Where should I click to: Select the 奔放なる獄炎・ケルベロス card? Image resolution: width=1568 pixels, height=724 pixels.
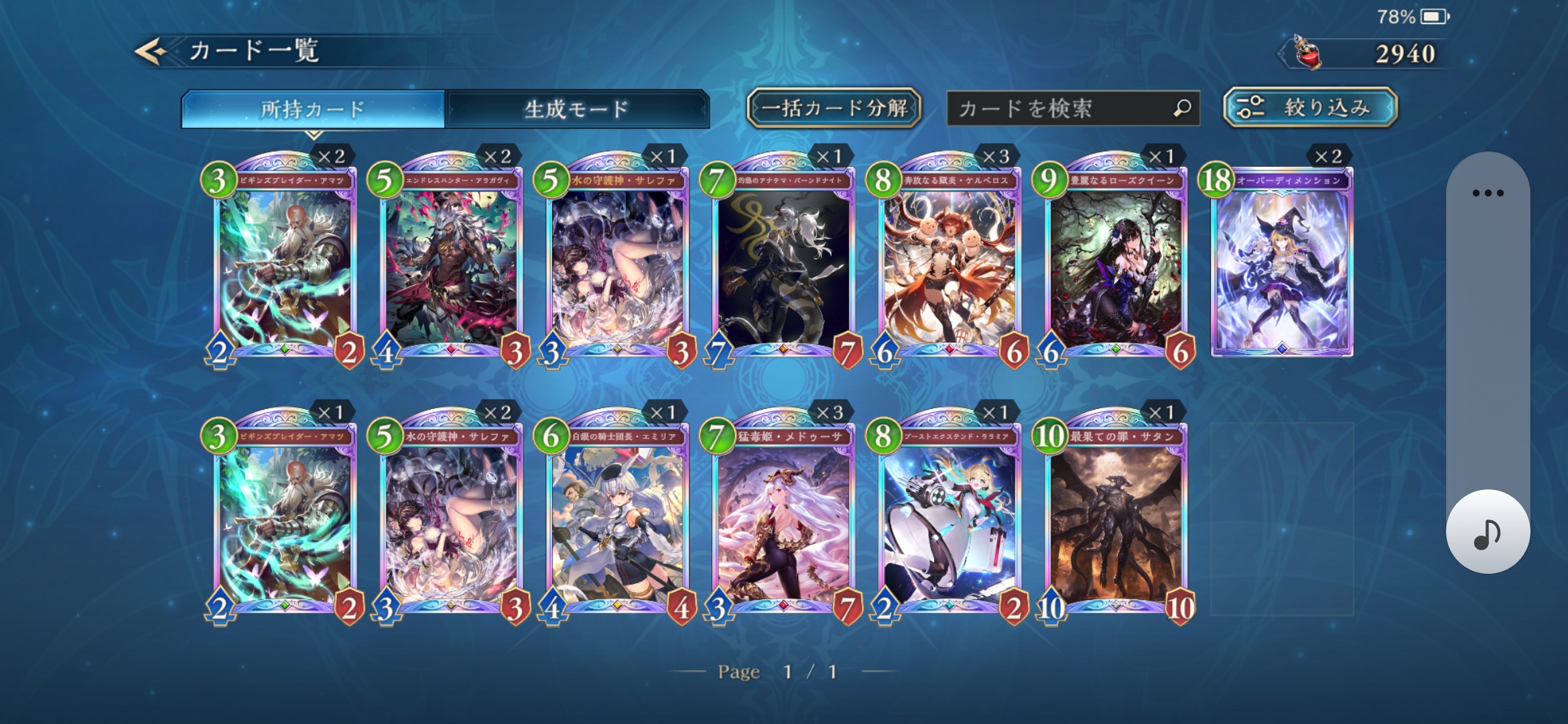tap(949, 265)
